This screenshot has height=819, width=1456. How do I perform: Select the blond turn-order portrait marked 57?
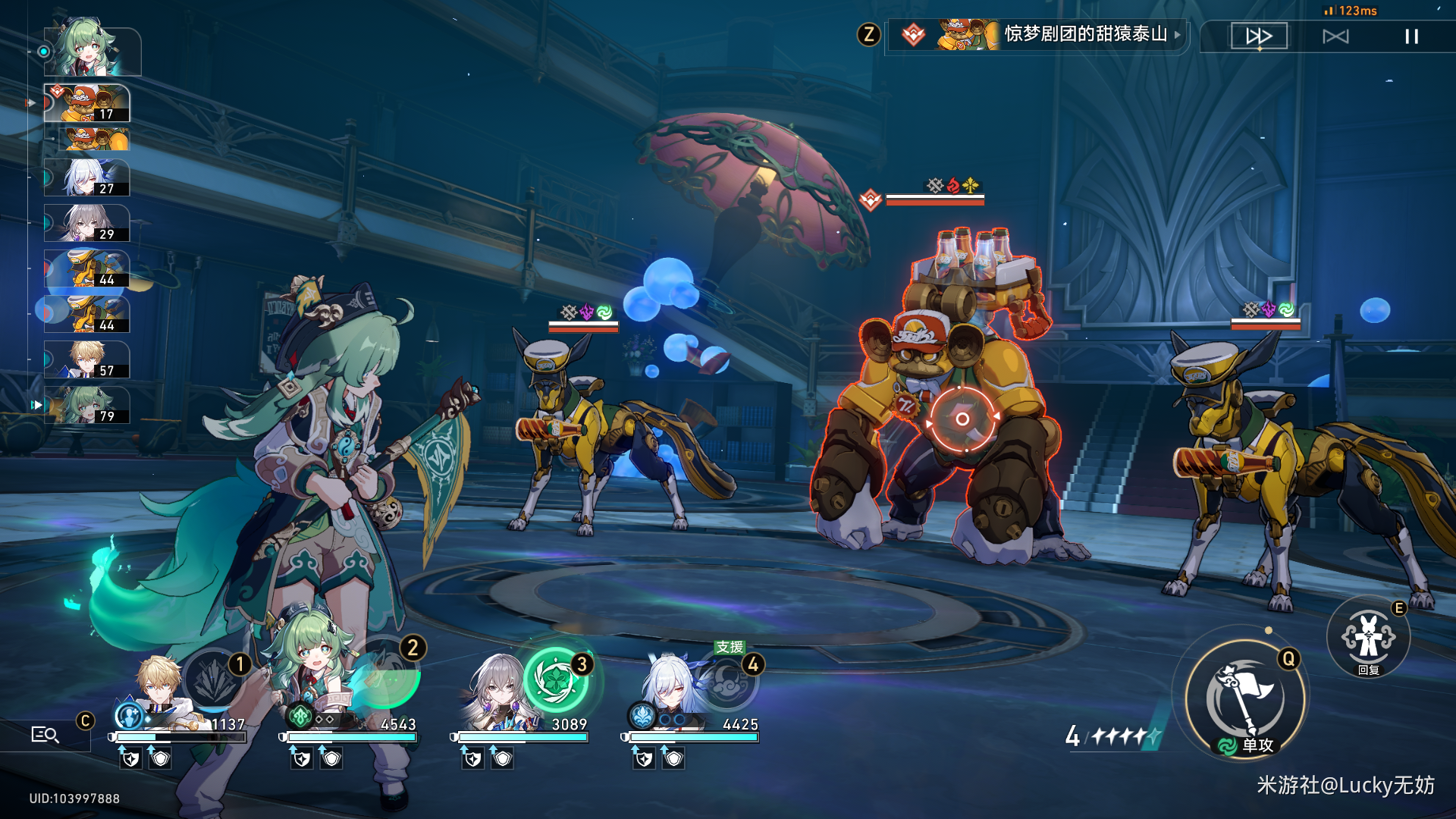point(87,360)
